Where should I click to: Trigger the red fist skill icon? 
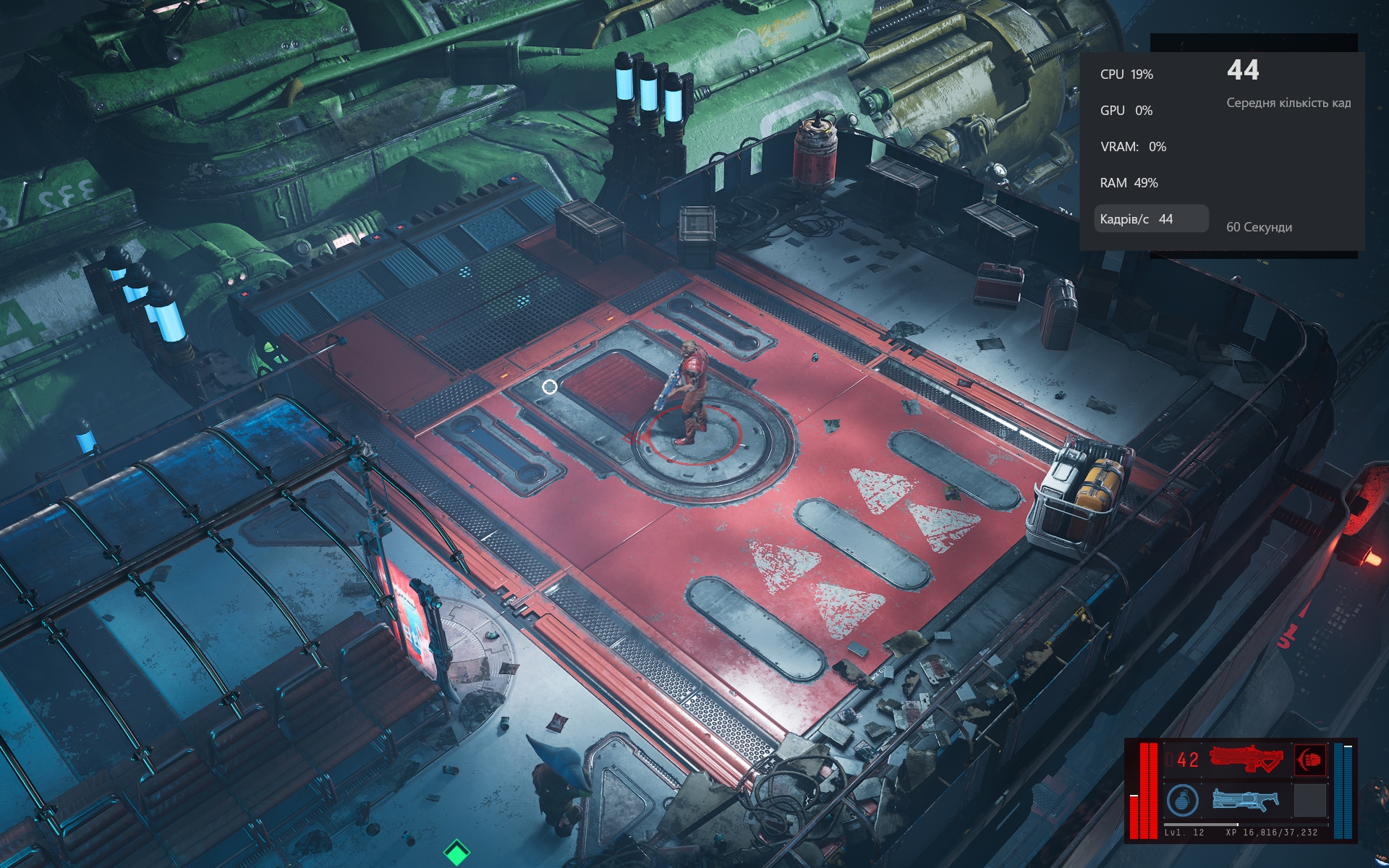pyautogui.click(x=1309, y=759)
